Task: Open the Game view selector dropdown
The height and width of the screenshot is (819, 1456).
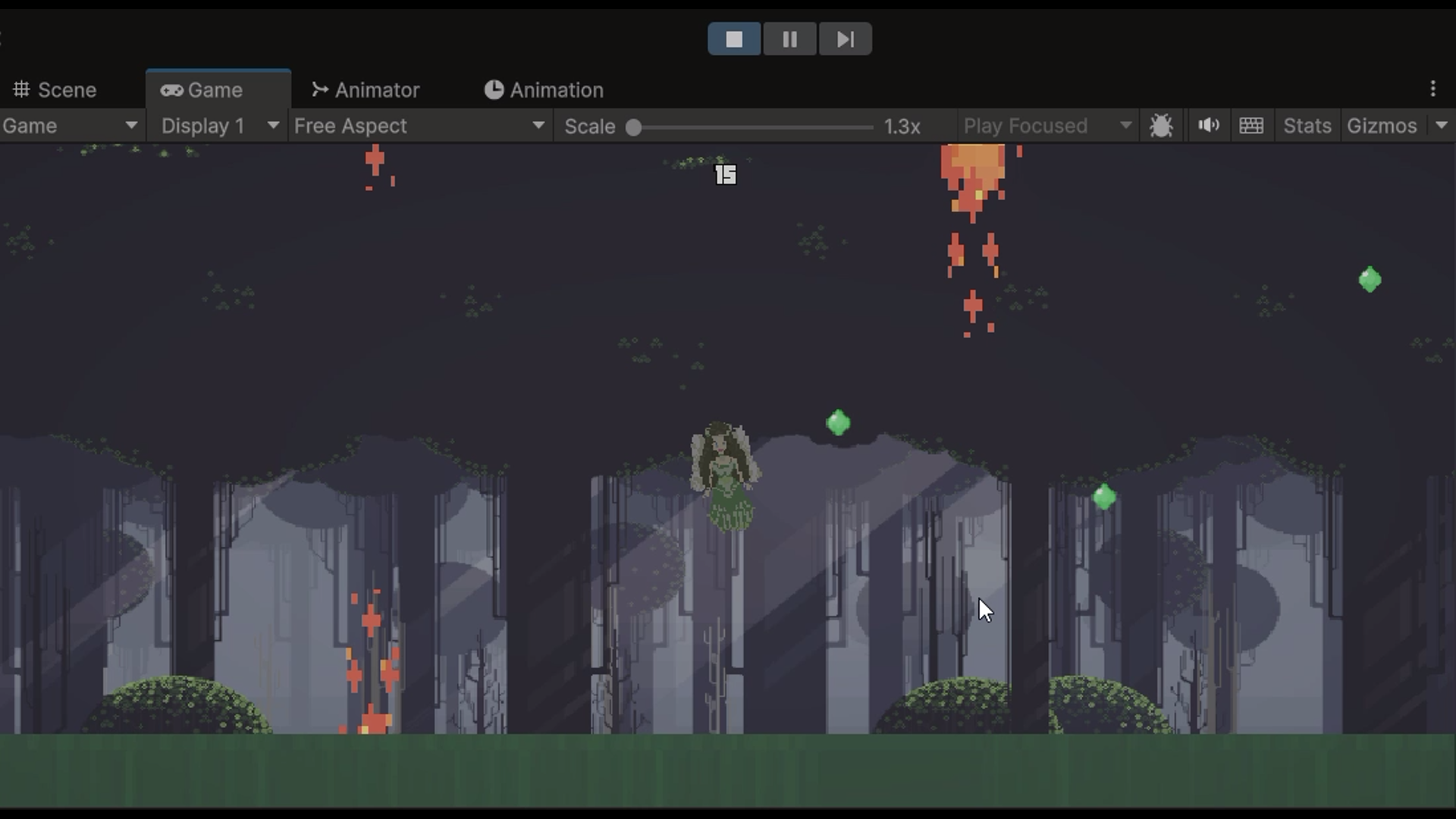Action: click(x=71, y=126)
